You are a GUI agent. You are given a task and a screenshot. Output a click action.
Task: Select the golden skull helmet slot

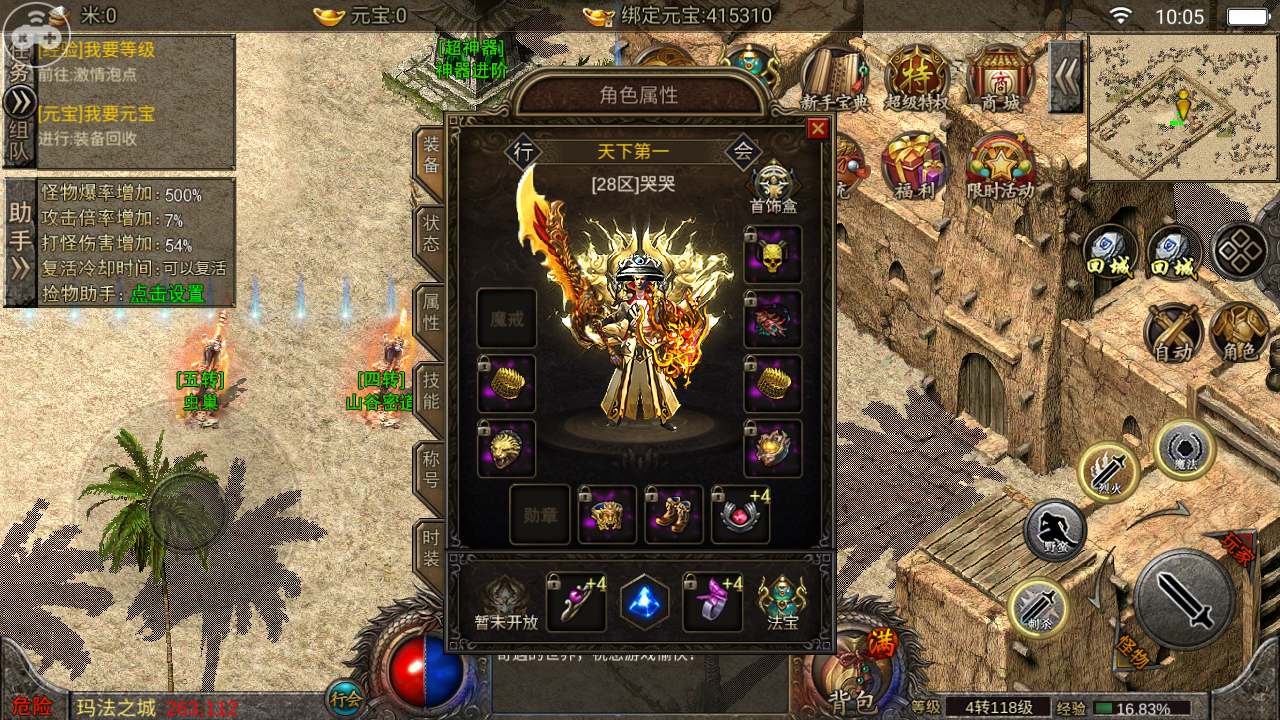tap(773, 254)
